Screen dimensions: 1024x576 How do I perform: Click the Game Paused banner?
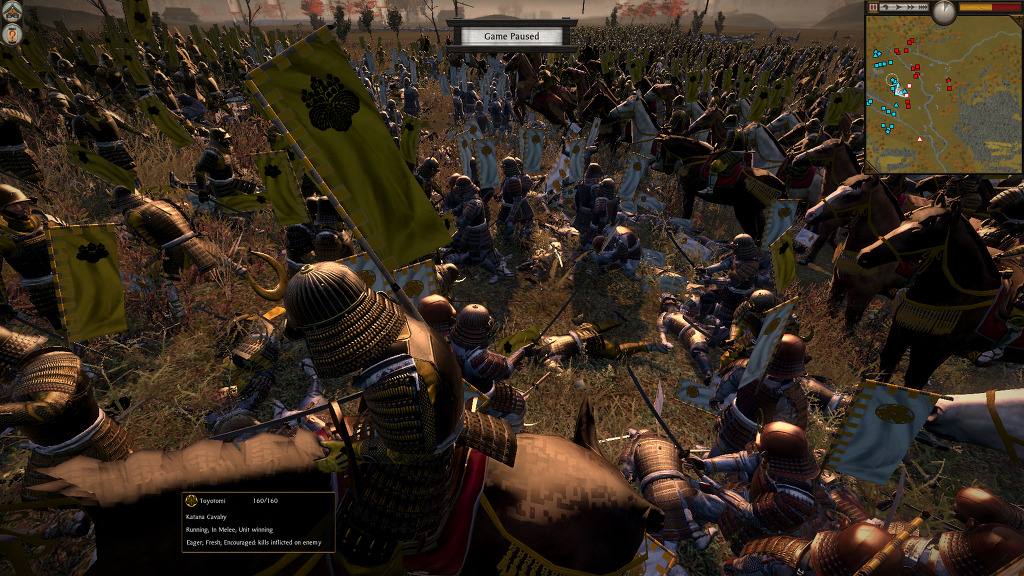(511, 36)
